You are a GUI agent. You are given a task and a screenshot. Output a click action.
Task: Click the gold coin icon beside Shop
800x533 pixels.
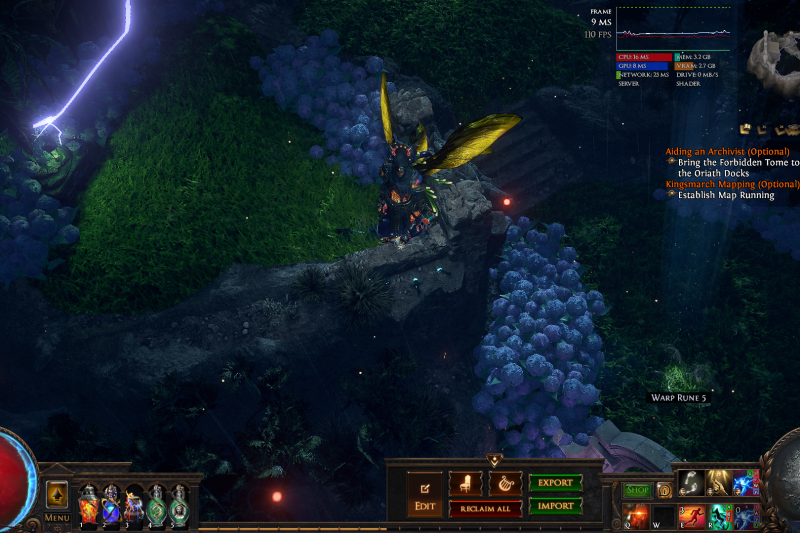pyautogui.click(x=663, y=490)
